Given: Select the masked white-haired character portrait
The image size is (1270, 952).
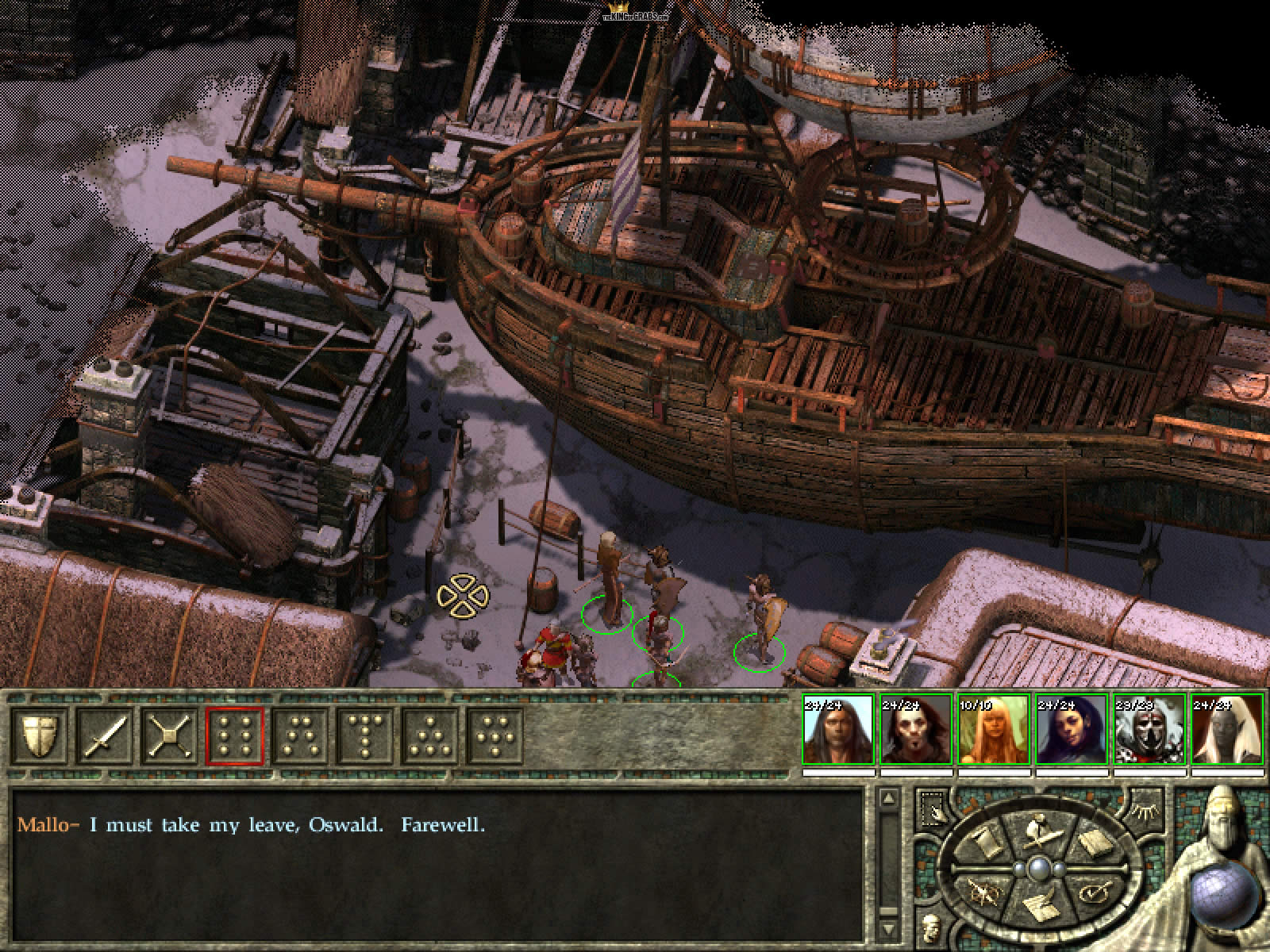Looking at the screenshot, I should [x=1149, y=730].
